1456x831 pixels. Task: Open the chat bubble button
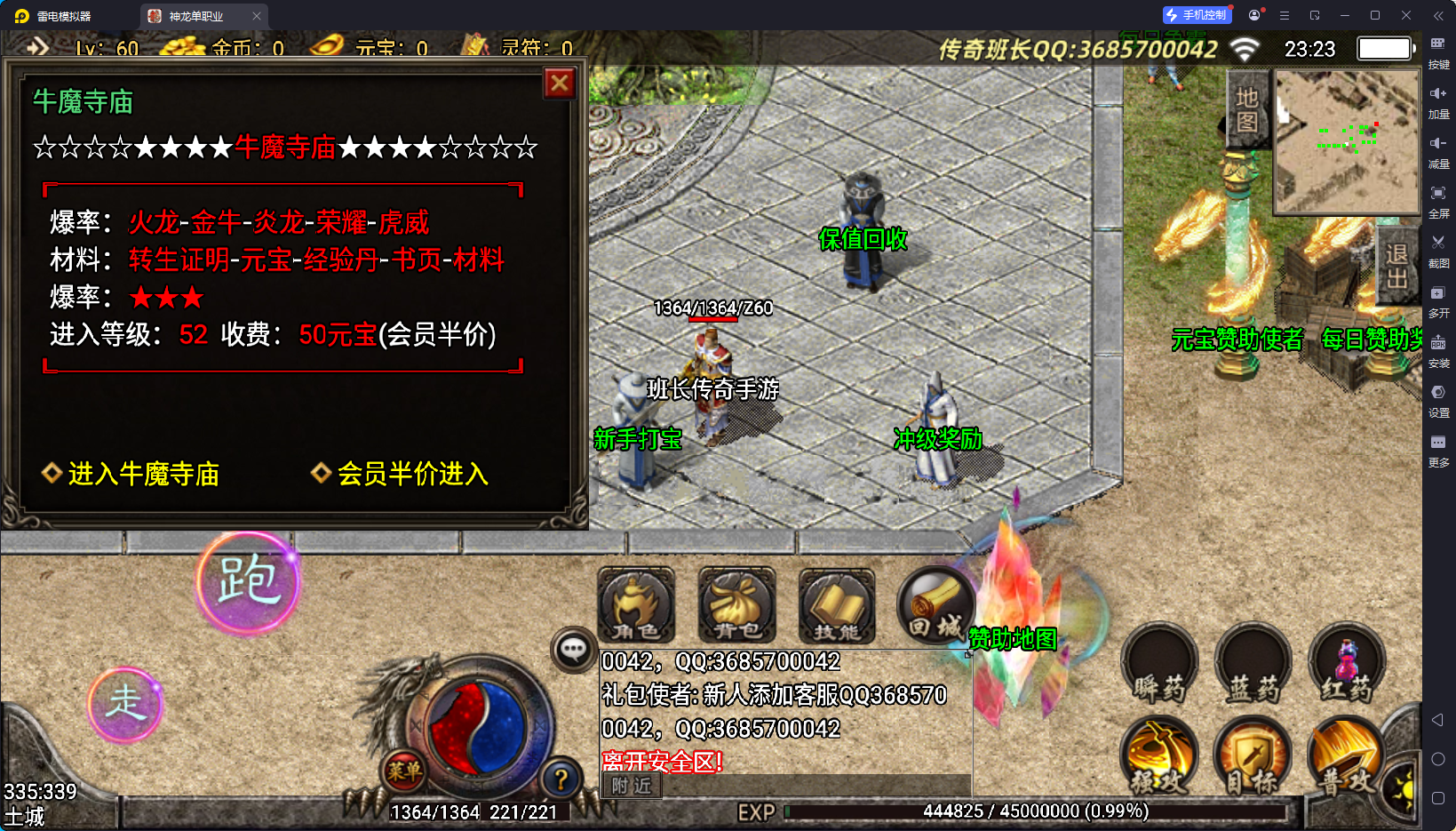[573, 650]
